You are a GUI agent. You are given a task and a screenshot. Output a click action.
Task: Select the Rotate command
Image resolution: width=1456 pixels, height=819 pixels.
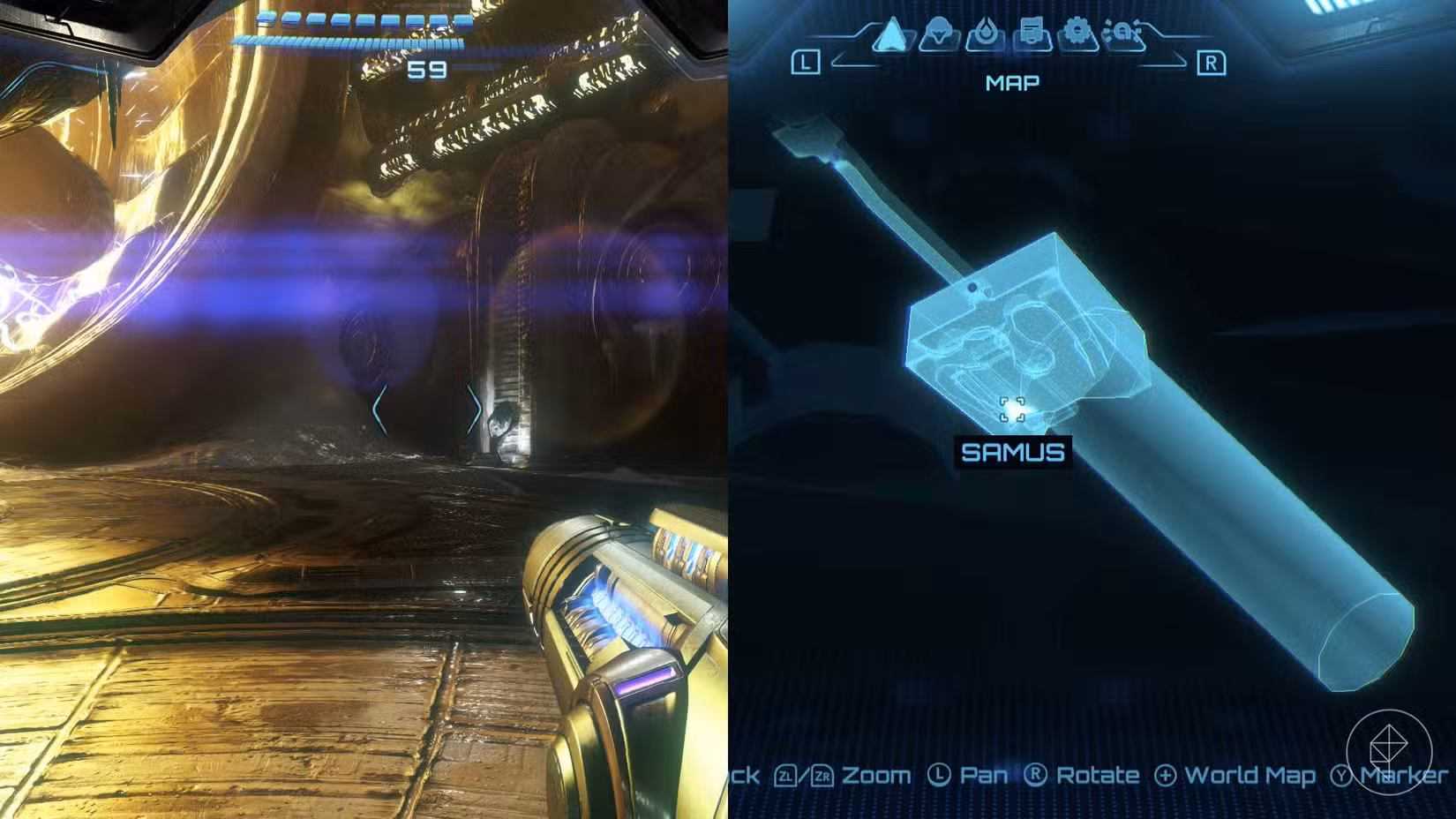[x=1097, y=776]
